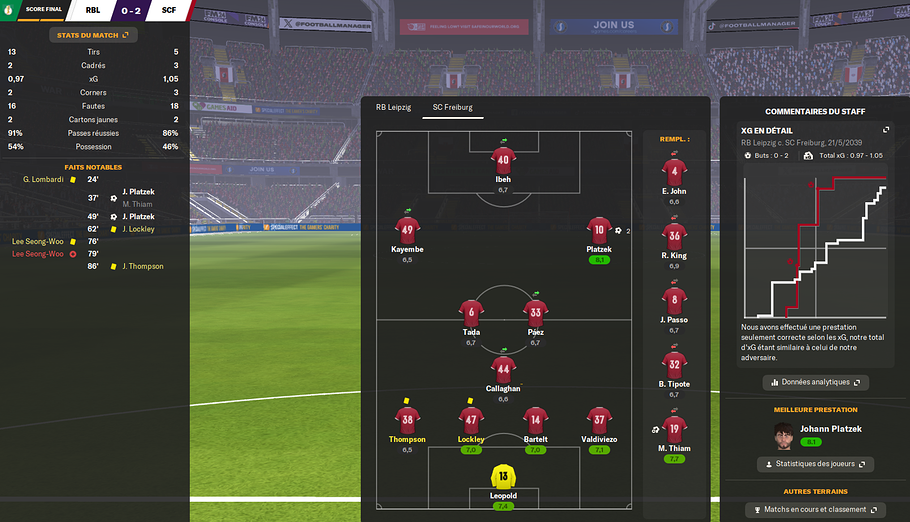Select substitute R. King number 36
The height and width of the screenshot is (522, 910).
pos(674,237)
